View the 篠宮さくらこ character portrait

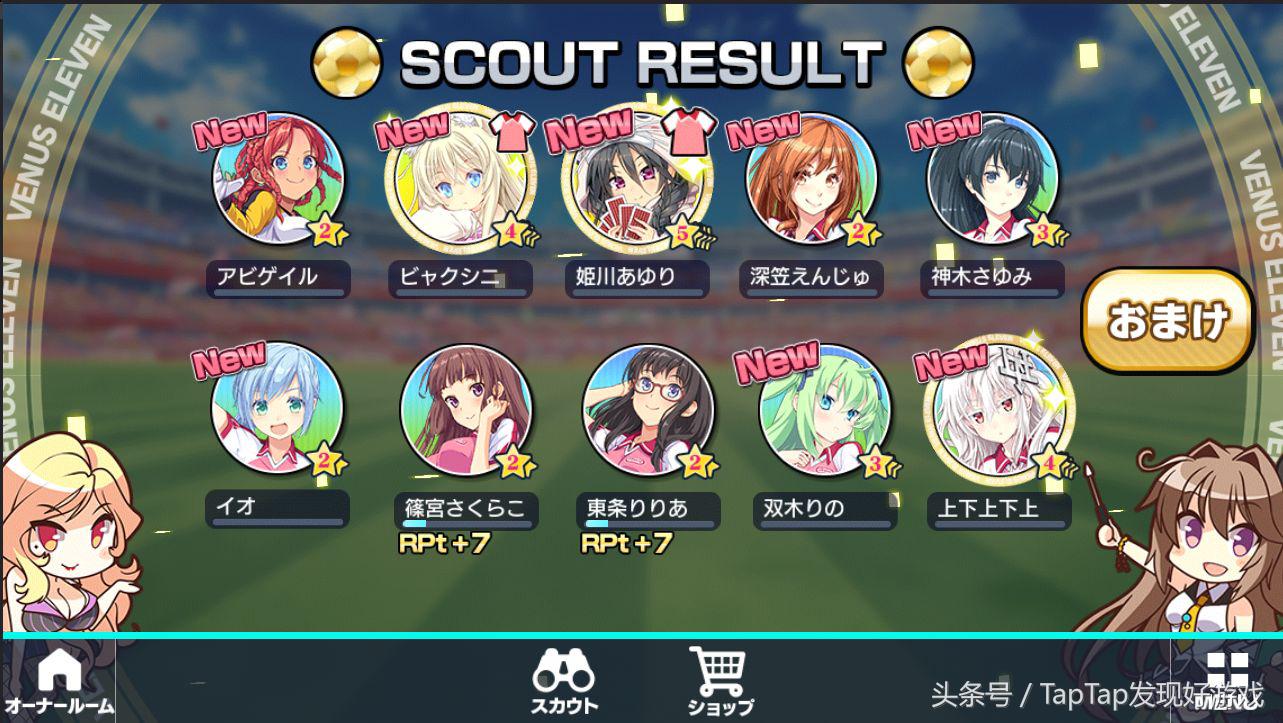[464, 410]
